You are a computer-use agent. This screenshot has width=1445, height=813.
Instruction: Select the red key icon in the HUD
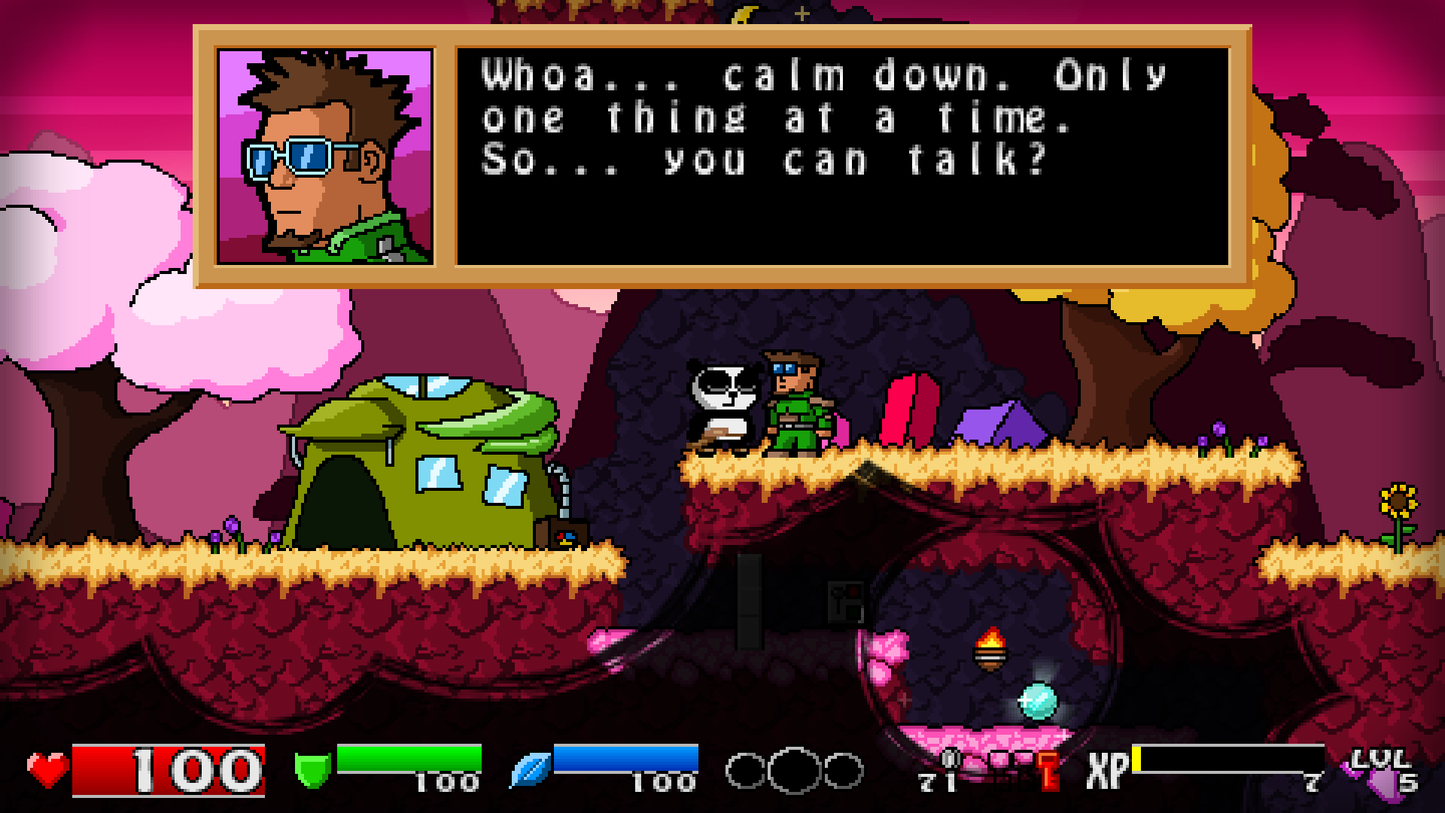pyautogui.click(x=1050, y=769)
